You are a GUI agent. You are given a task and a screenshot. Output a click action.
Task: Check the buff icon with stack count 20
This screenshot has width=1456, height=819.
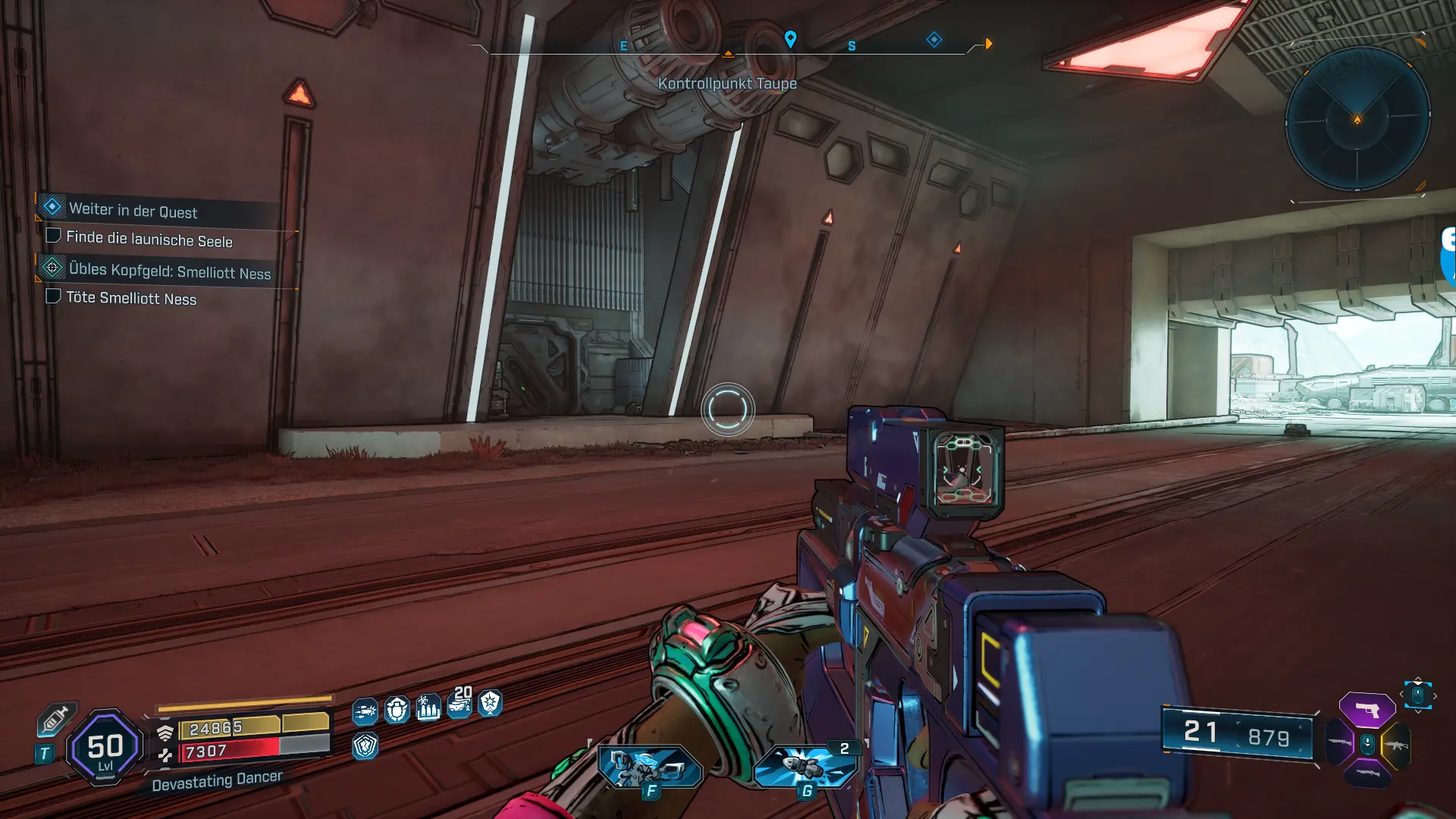click(x=460, y=704)
